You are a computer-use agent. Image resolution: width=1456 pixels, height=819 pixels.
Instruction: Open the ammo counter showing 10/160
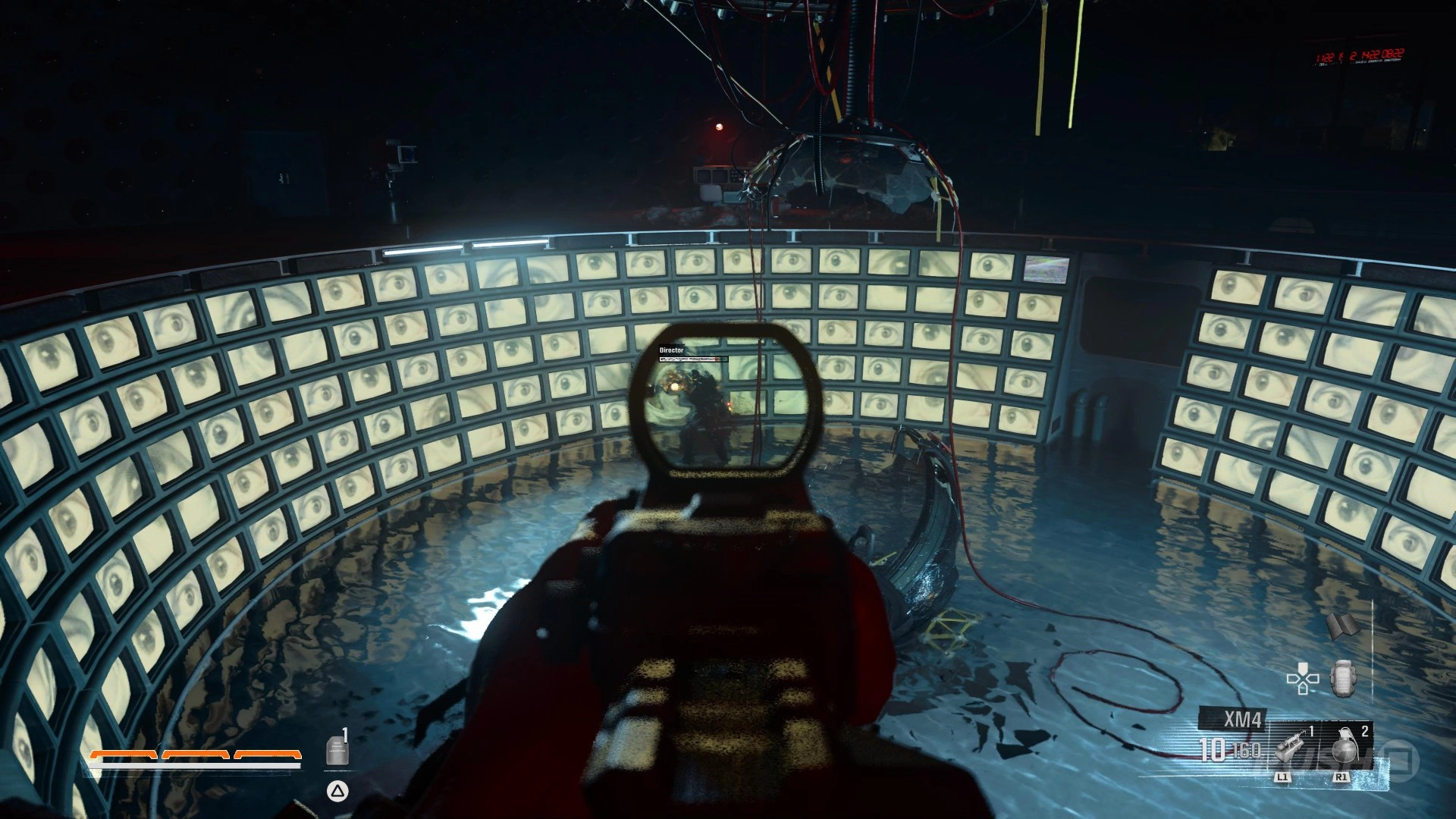pyautogui.click(x=1232, y=751)
